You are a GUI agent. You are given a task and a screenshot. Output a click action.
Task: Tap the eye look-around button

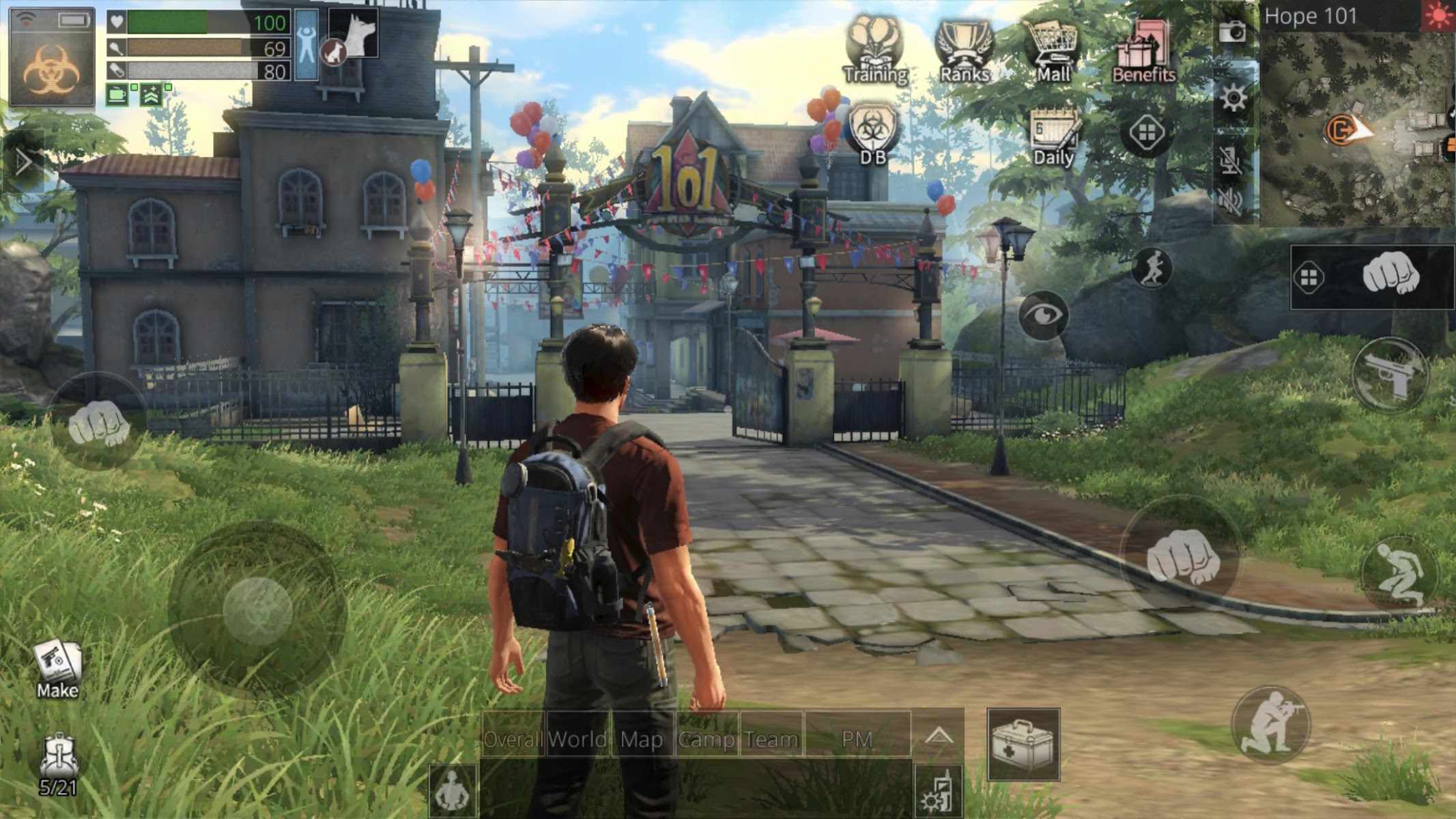(x=1042, y=315)
